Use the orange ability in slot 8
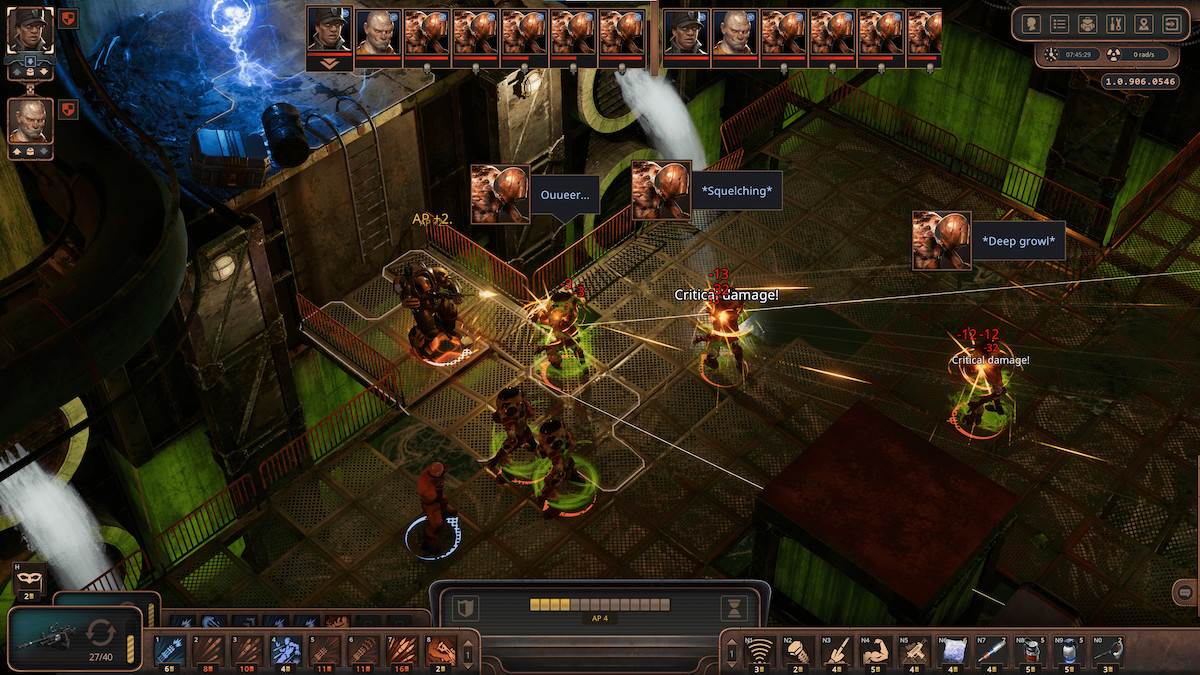The width and height of the screenshot is (1200, 675). point(441,651)
